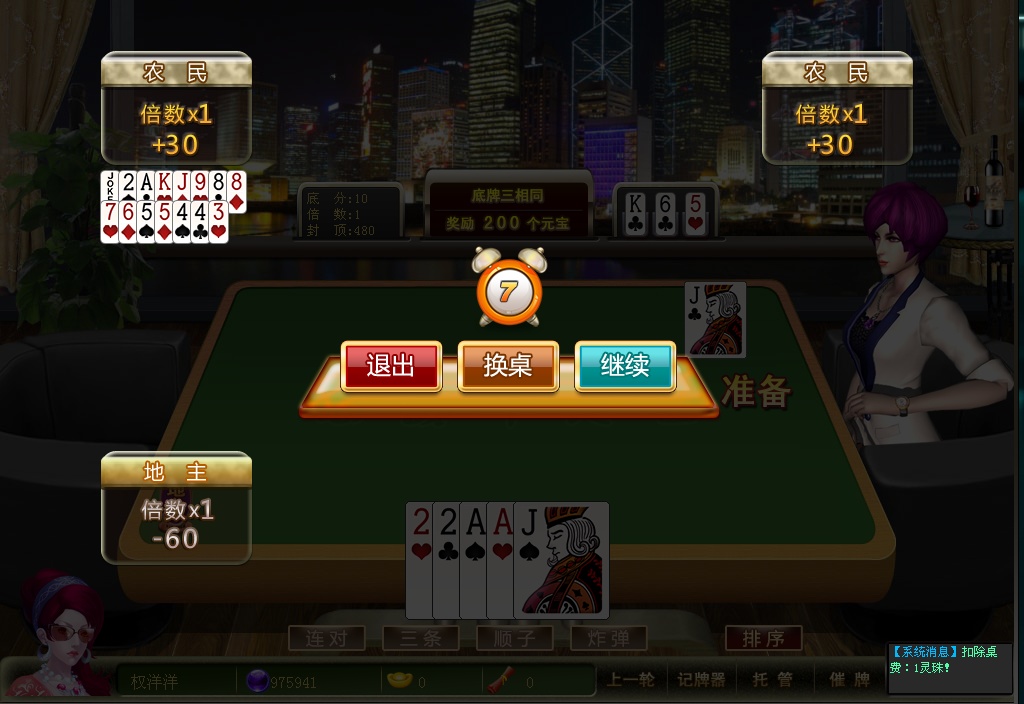
Task: Pick the ace of spades in hand
Action: 474,560
